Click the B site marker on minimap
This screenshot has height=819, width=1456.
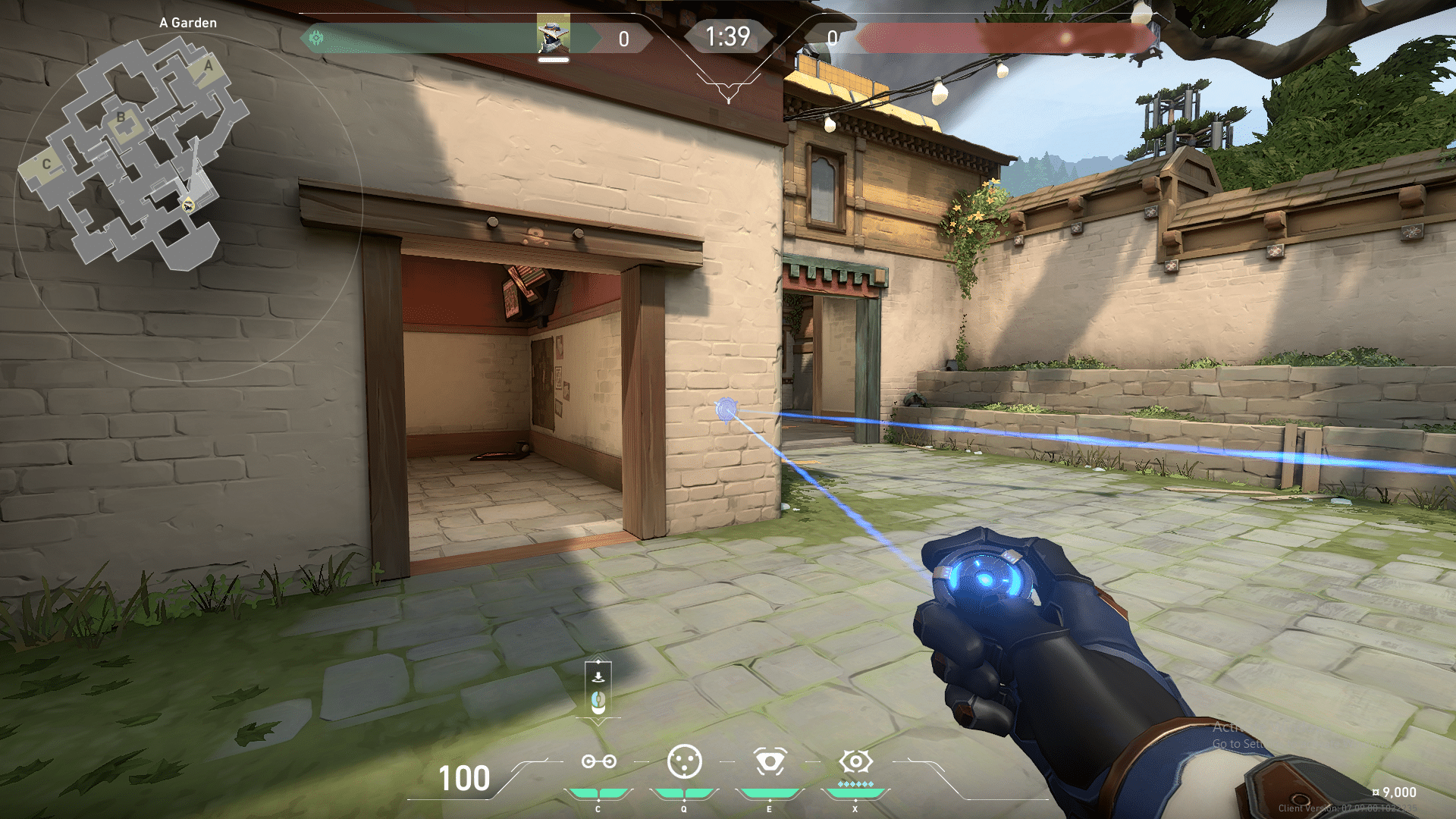pos(121,118)
